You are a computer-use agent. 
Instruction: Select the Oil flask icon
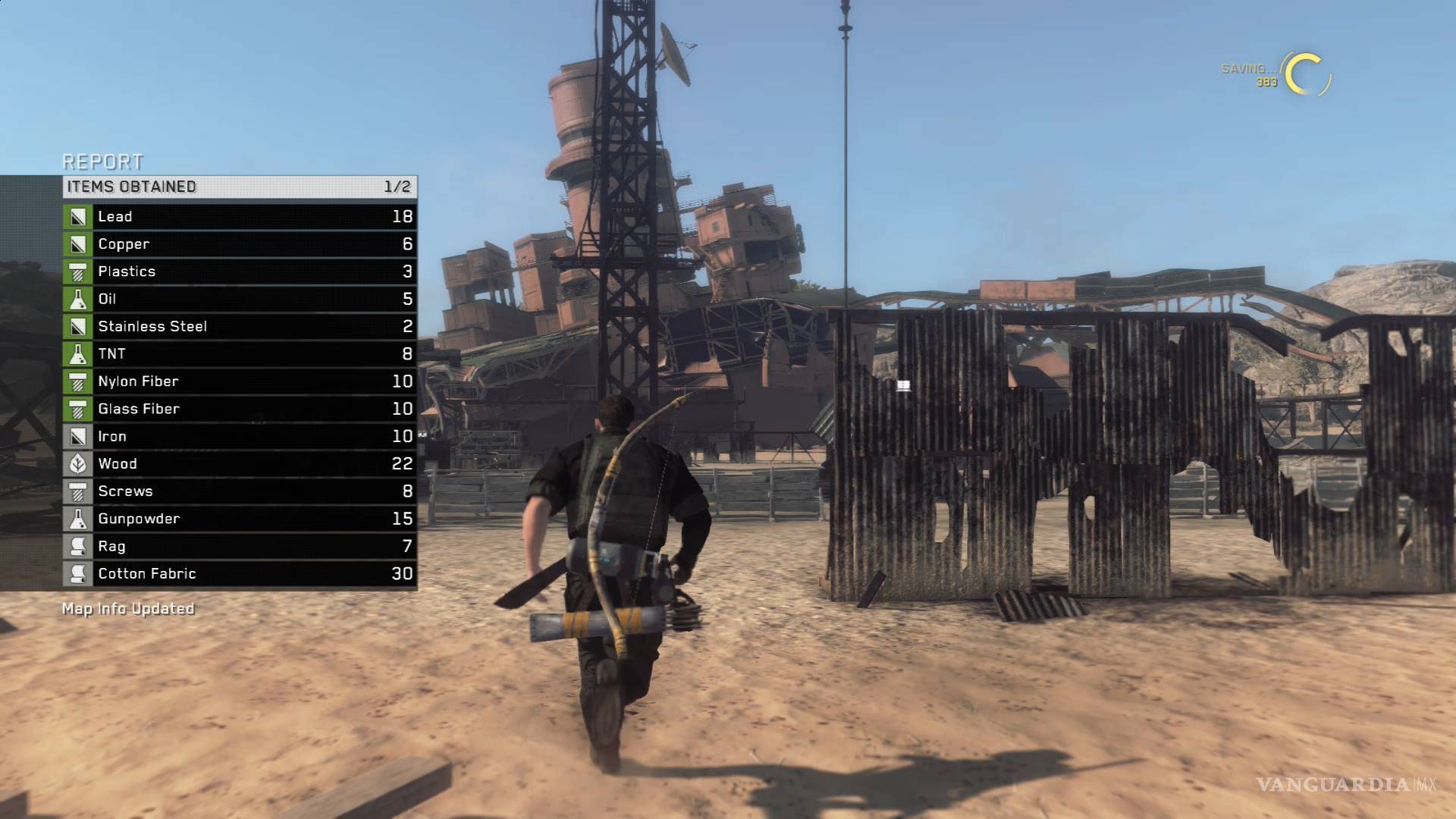click(x=78, y=298)
